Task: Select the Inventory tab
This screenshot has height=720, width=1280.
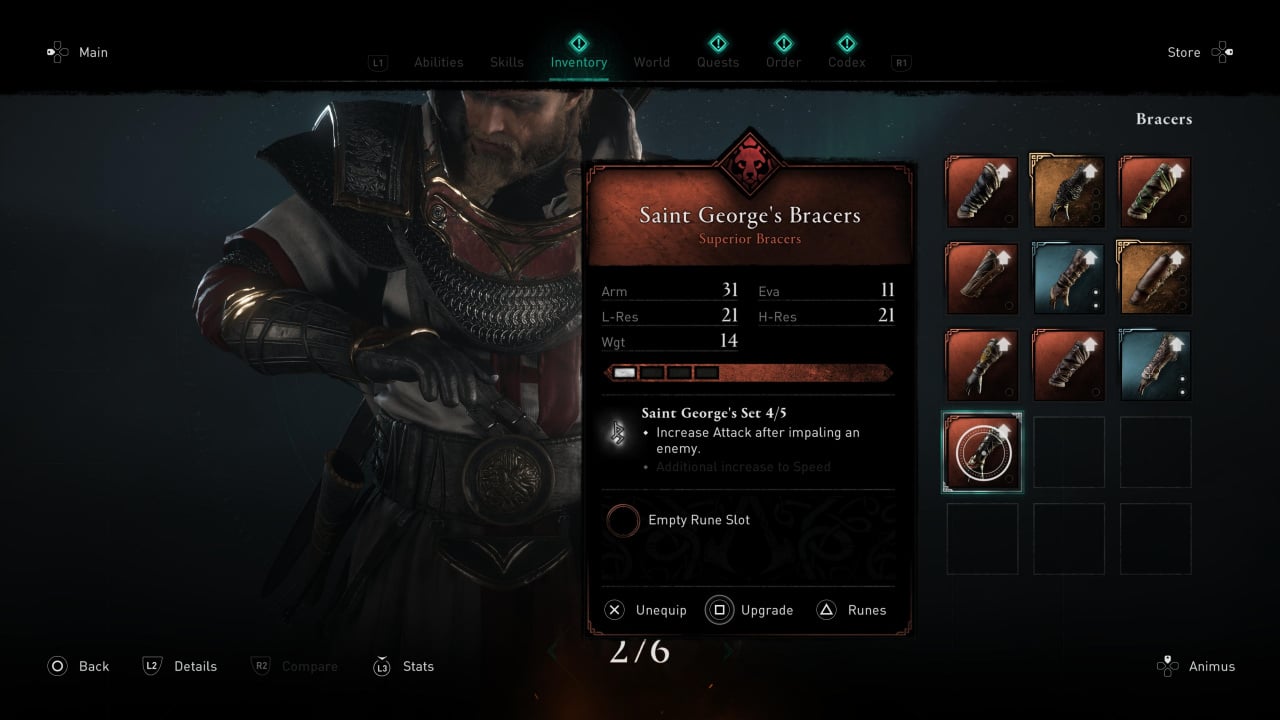Action: [578, 62]
